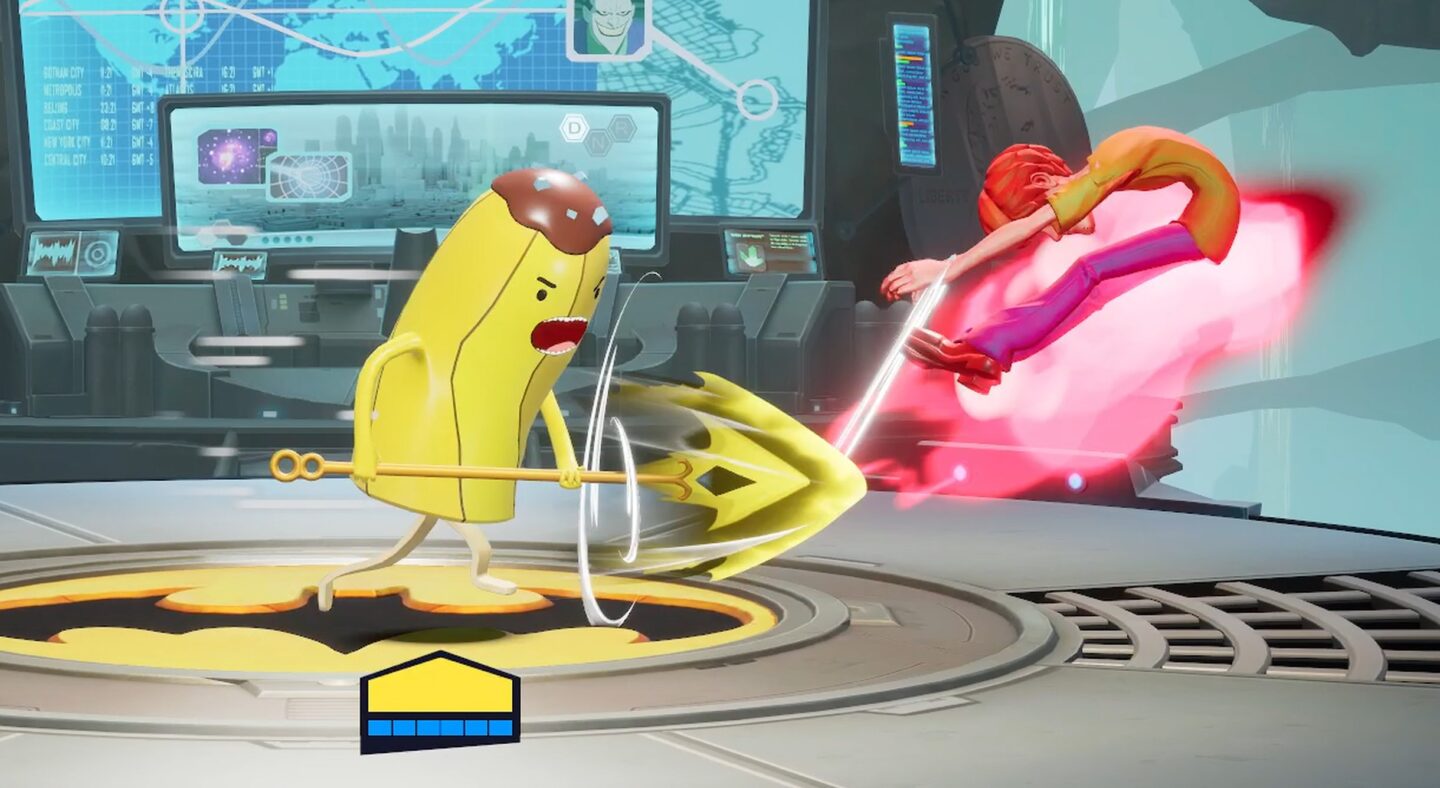1440x788 pixels.
Task: Expand the Themyscira entry on the world clock
Action: point(181,71)
